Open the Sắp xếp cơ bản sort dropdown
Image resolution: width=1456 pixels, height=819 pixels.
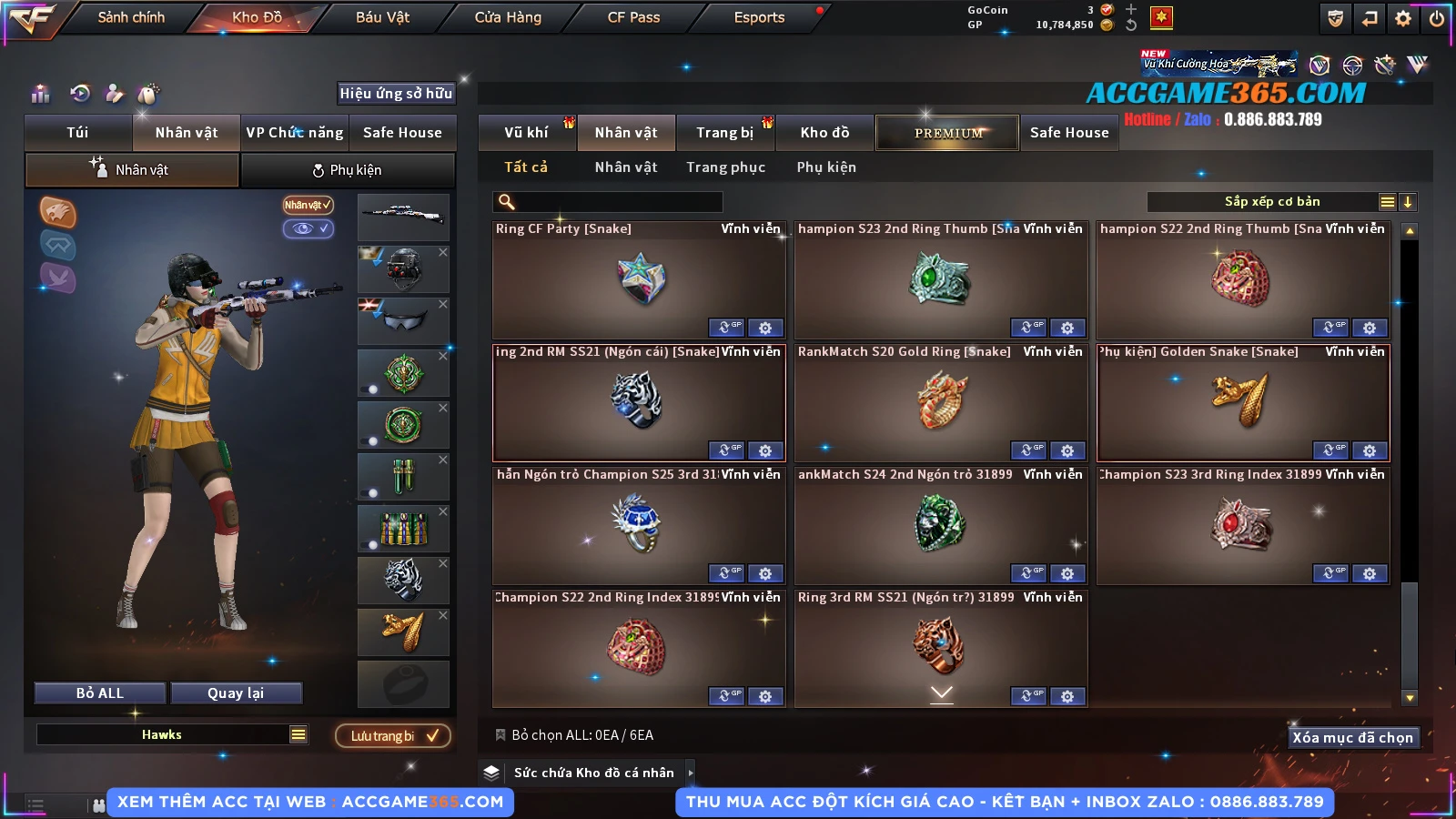(x=1271, y=202)
